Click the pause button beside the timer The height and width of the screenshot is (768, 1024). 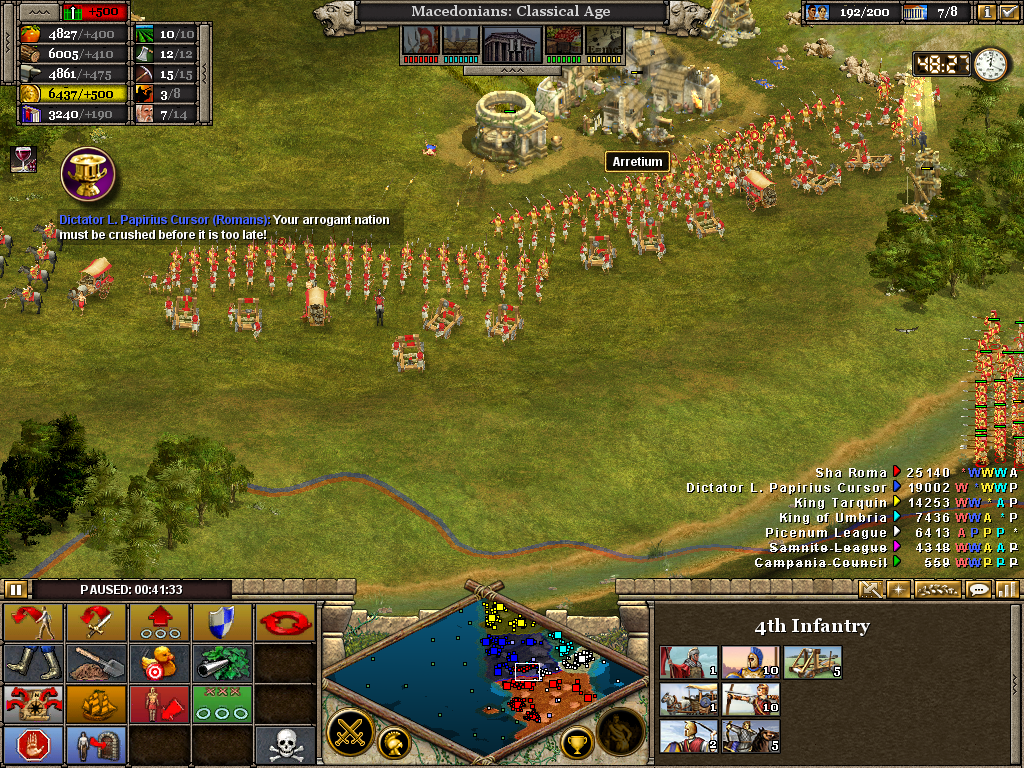tap(16, 590)
